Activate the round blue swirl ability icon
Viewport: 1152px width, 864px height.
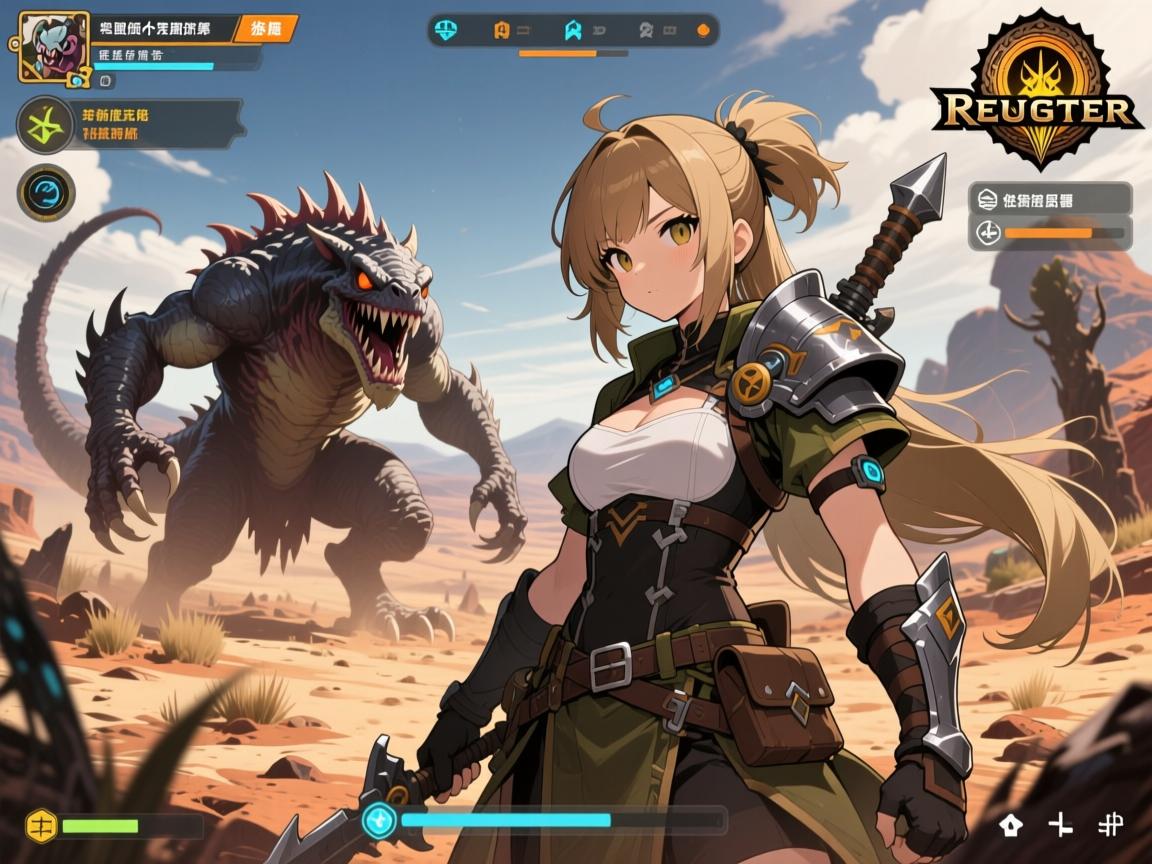pos(46,192)
